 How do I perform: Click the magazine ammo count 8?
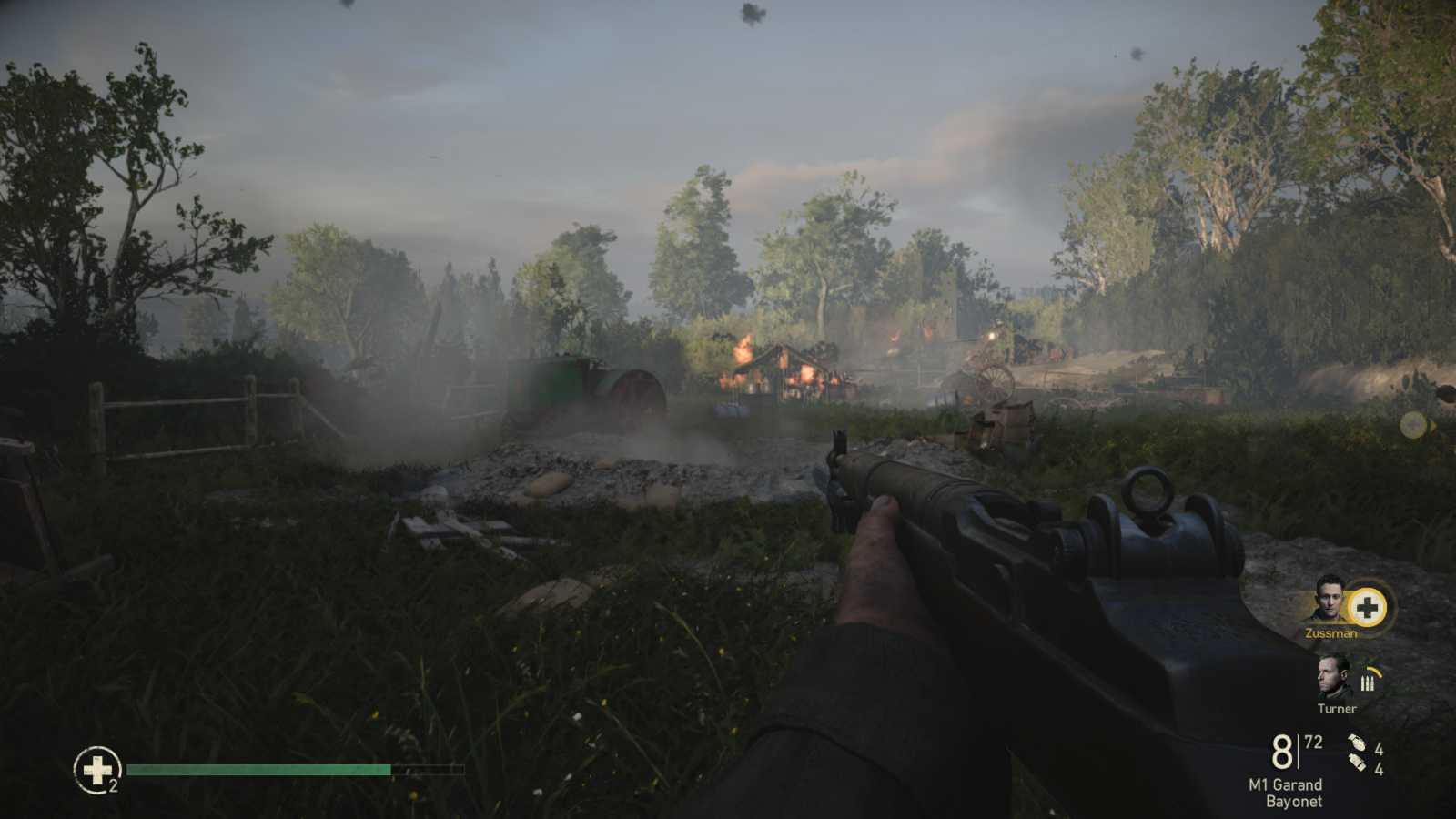tap(1280, 753)
